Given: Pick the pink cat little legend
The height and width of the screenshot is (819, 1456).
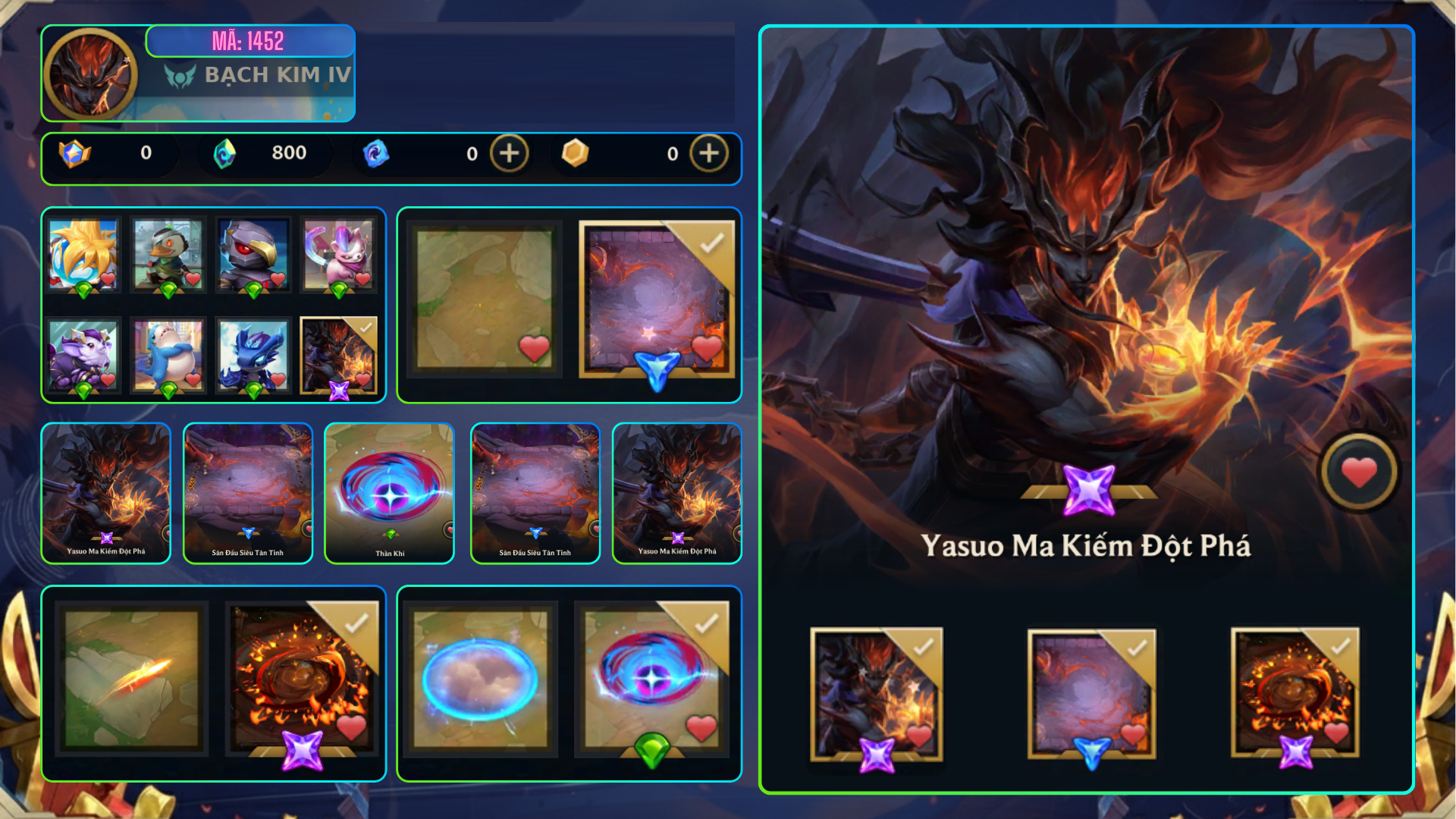Looking at the screenshot, I should [338, 255].
